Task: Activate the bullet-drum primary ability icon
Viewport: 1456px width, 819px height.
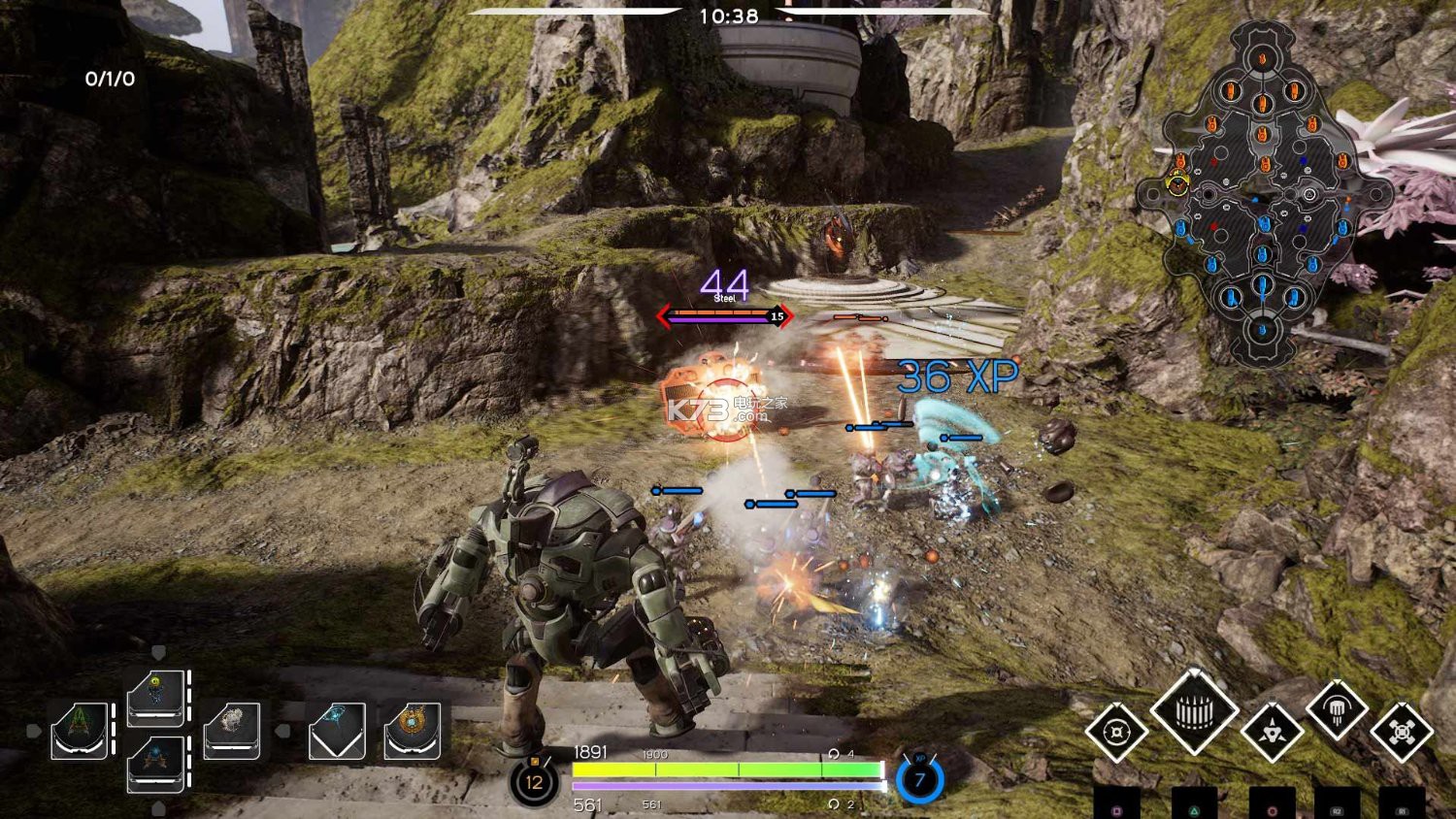Action: pyautogui.click(x=1195, y=714)
